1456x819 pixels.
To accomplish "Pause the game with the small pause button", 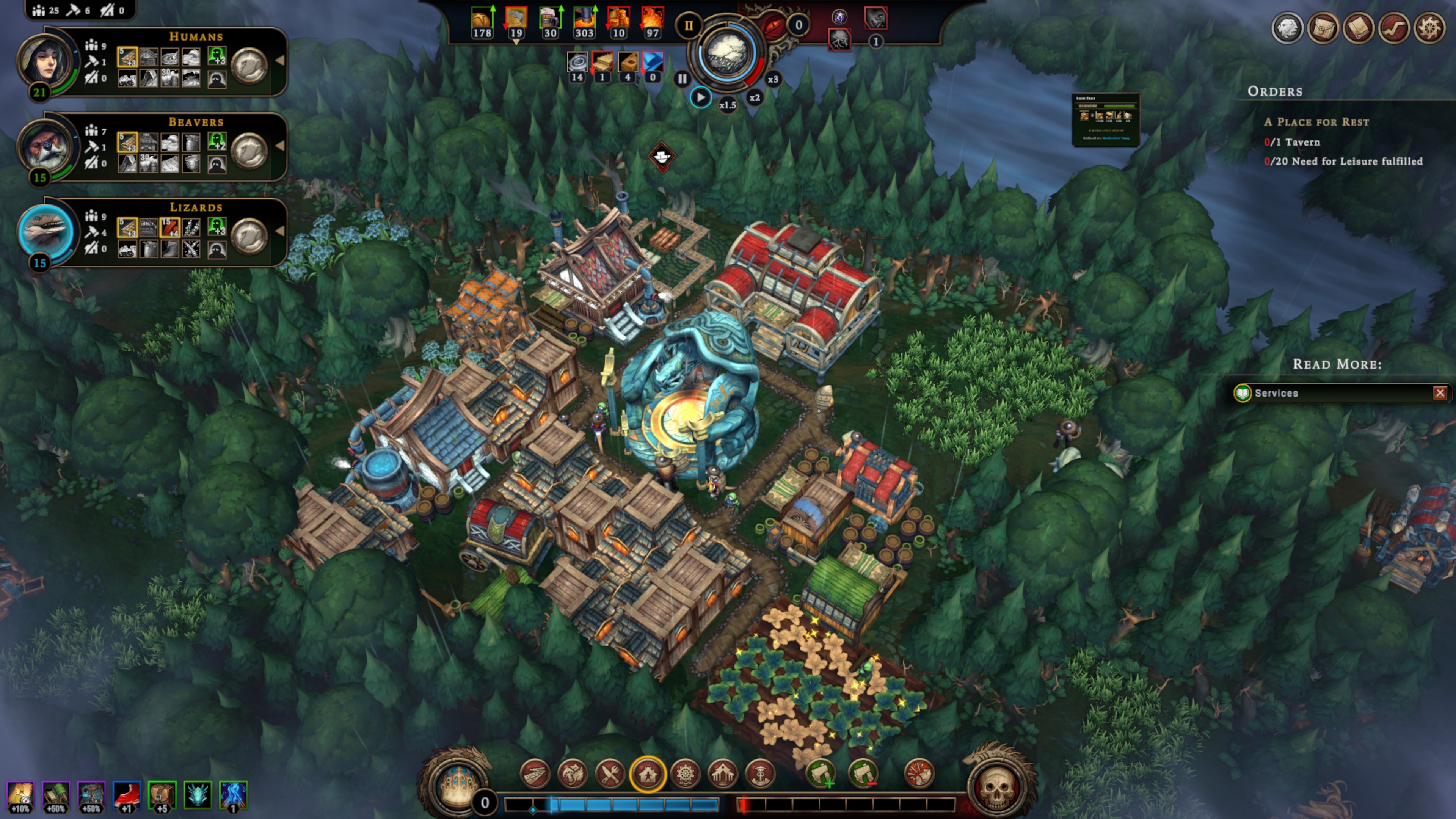I will (x=682, y=79).
